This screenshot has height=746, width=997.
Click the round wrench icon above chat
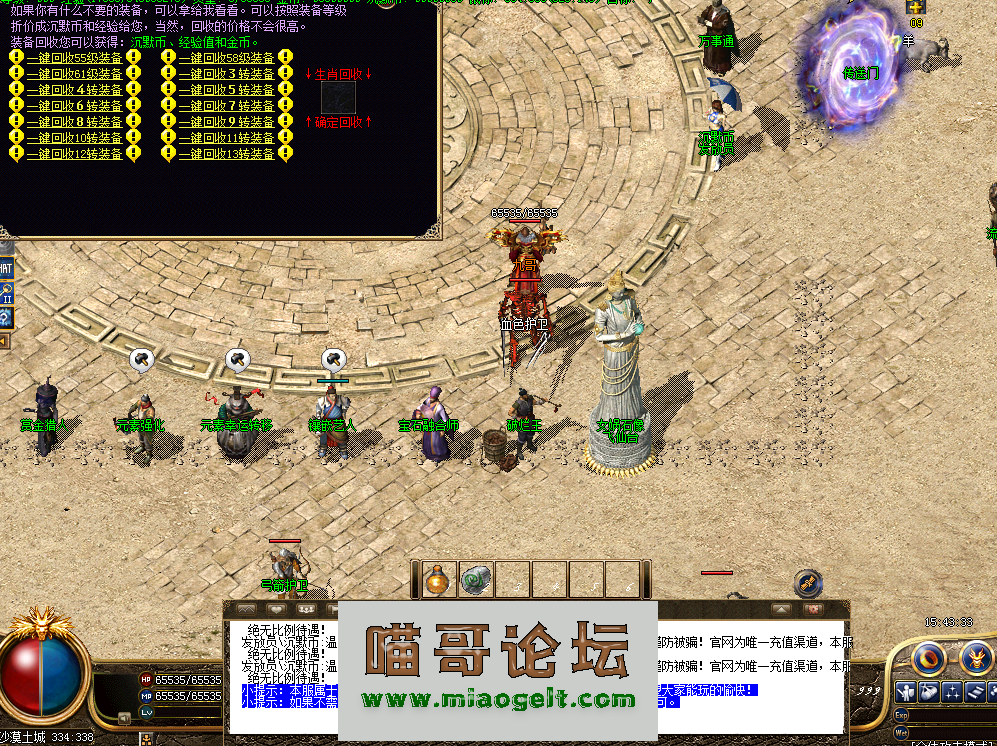(808, 582)
